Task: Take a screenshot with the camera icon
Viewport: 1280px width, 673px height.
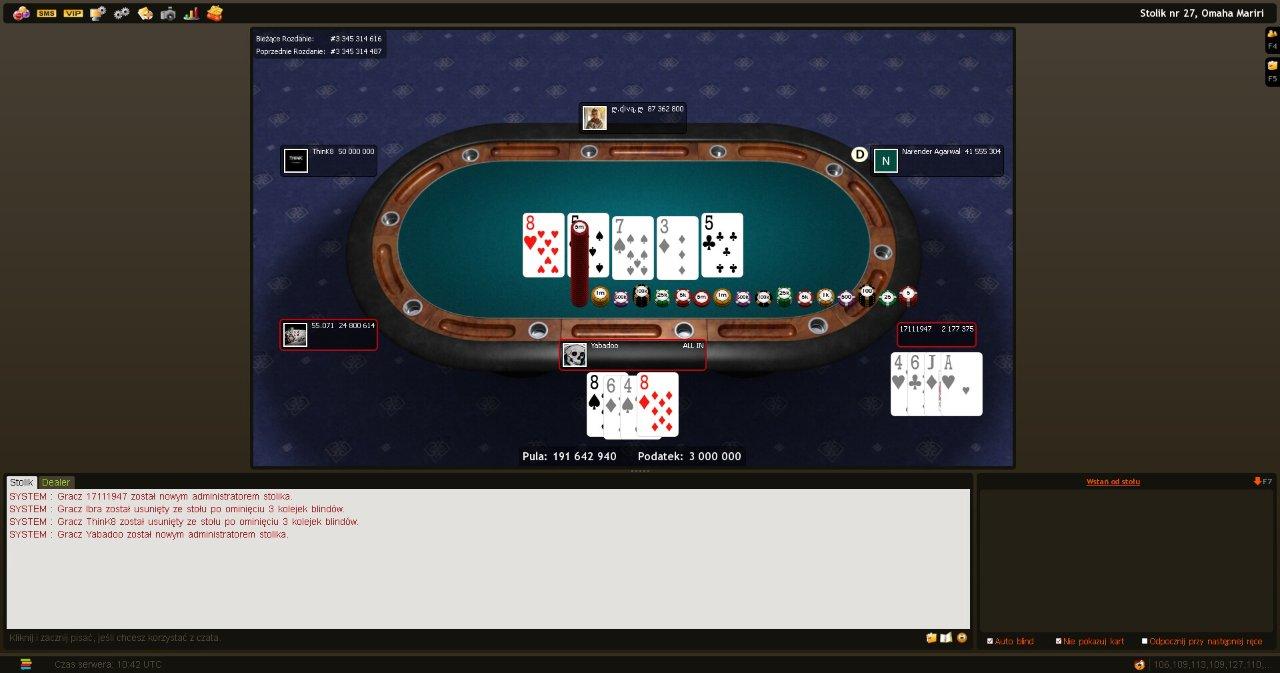Action: tap(168, 13)
